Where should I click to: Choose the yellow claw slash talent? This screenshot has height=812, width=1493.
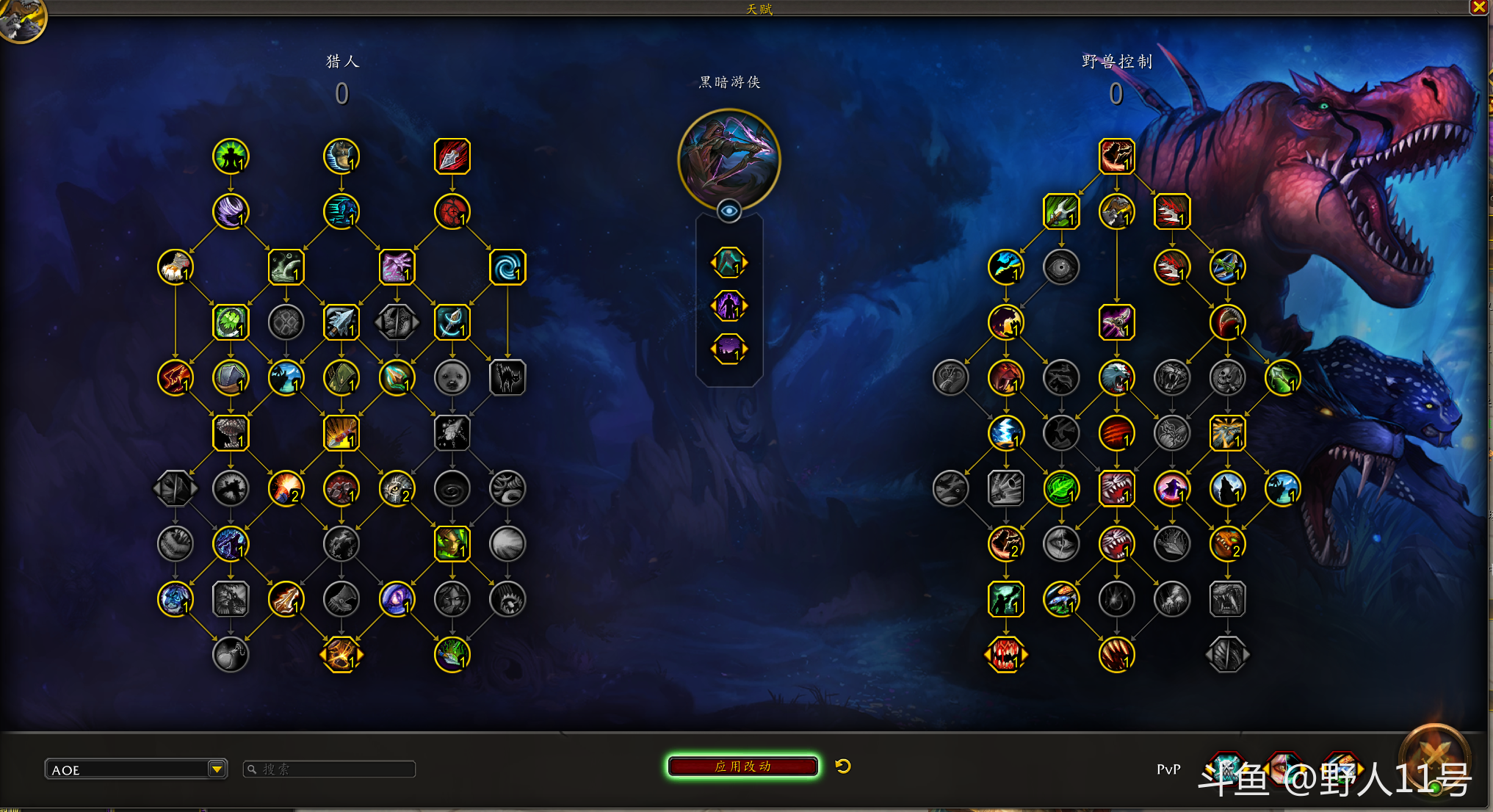coord(1116,655)
